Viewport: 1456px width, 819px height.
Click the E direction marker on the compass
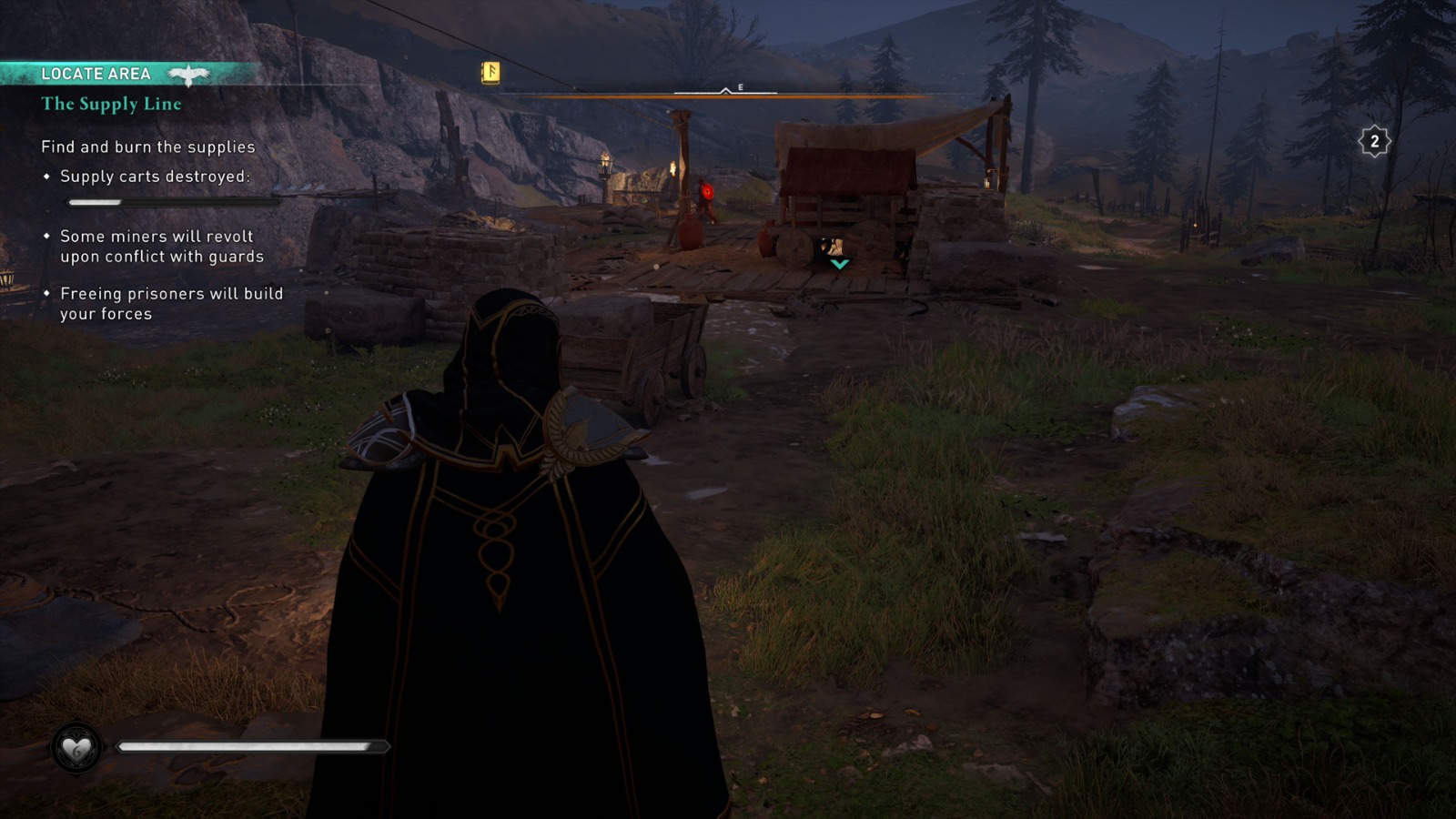[740, 88]
